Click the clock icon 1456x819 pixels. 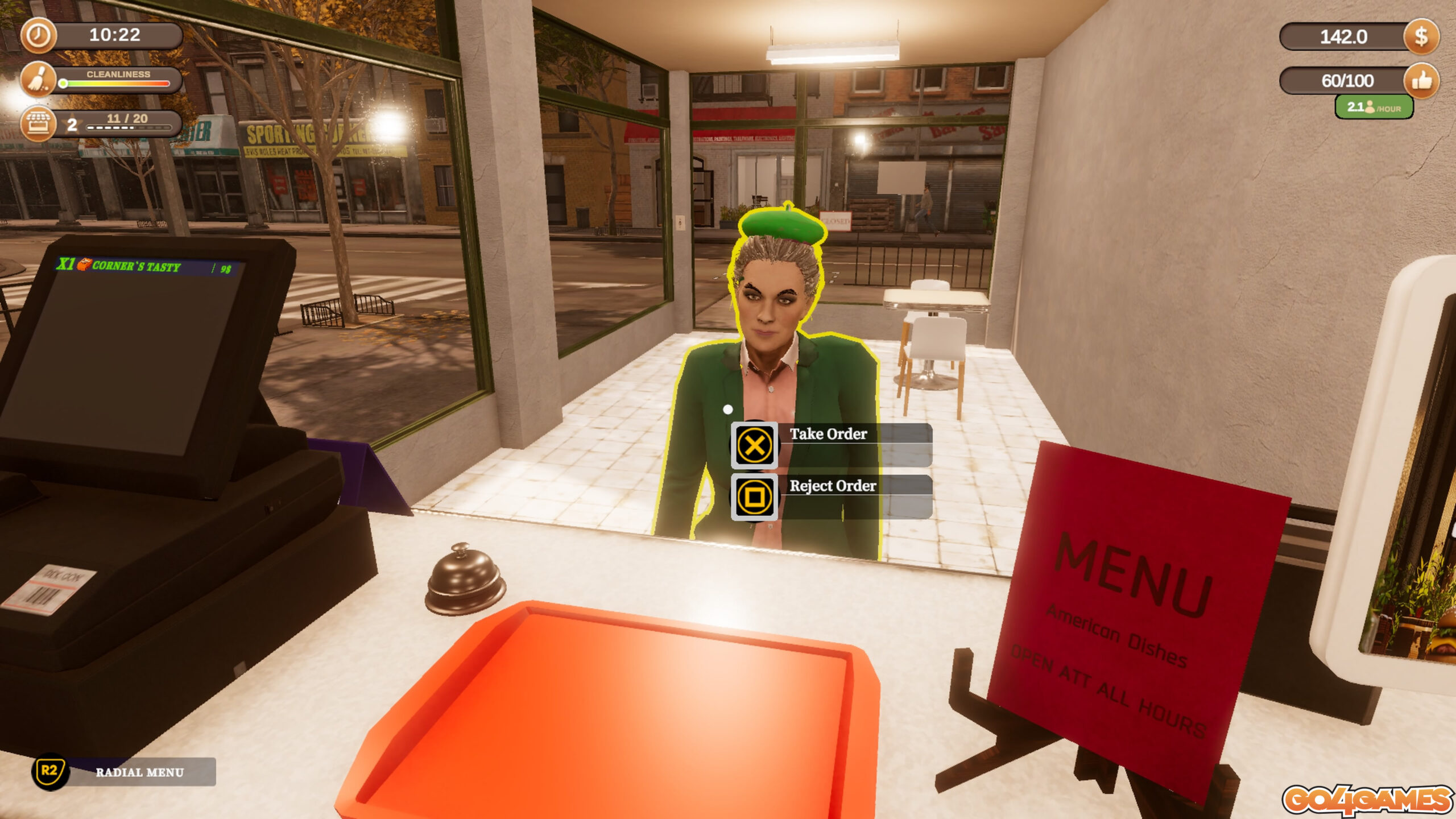38,35
